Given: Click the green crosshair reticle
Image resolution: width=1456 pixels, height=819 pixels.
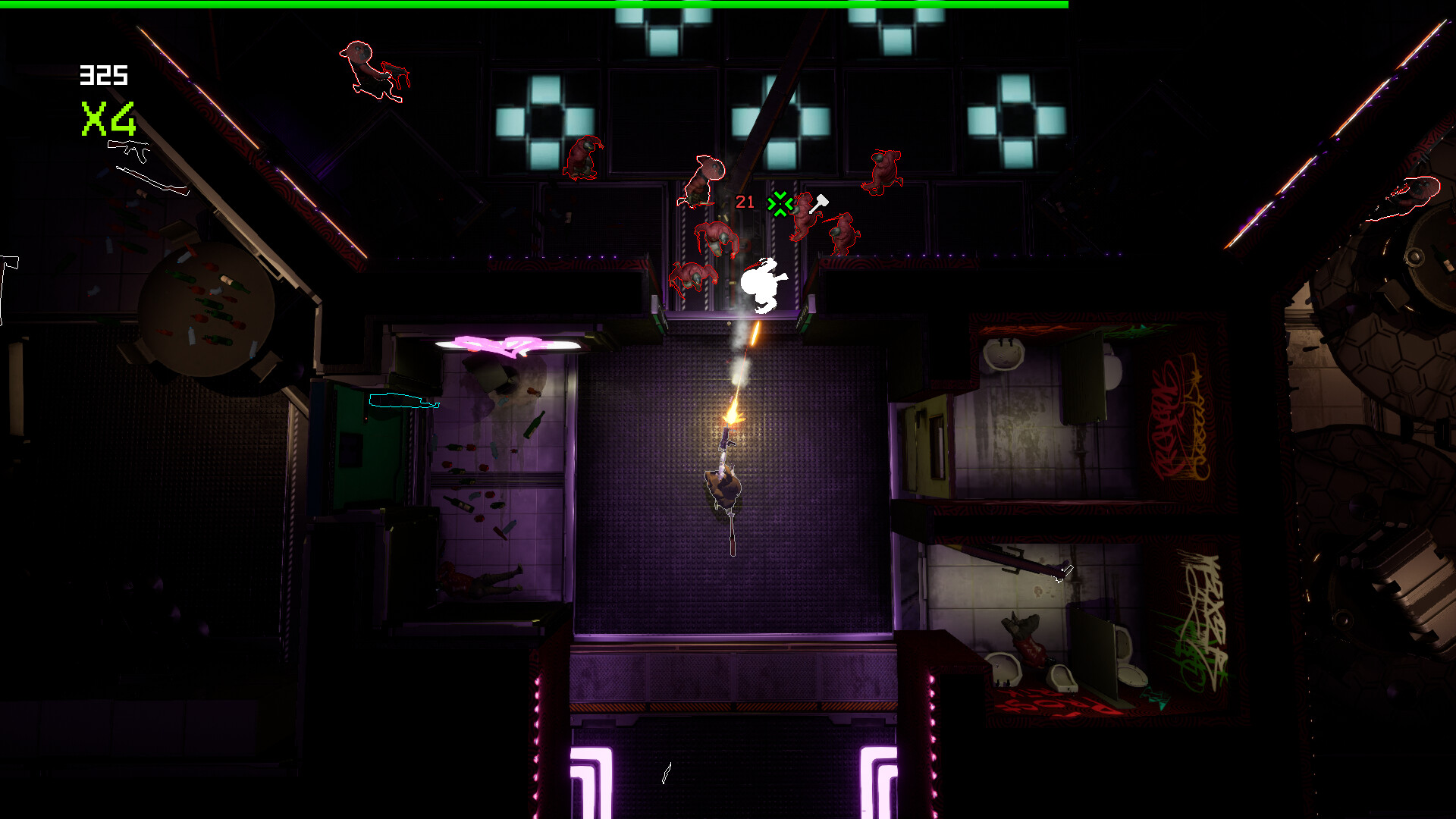Looking at the screenshot, I should point(780,204).
